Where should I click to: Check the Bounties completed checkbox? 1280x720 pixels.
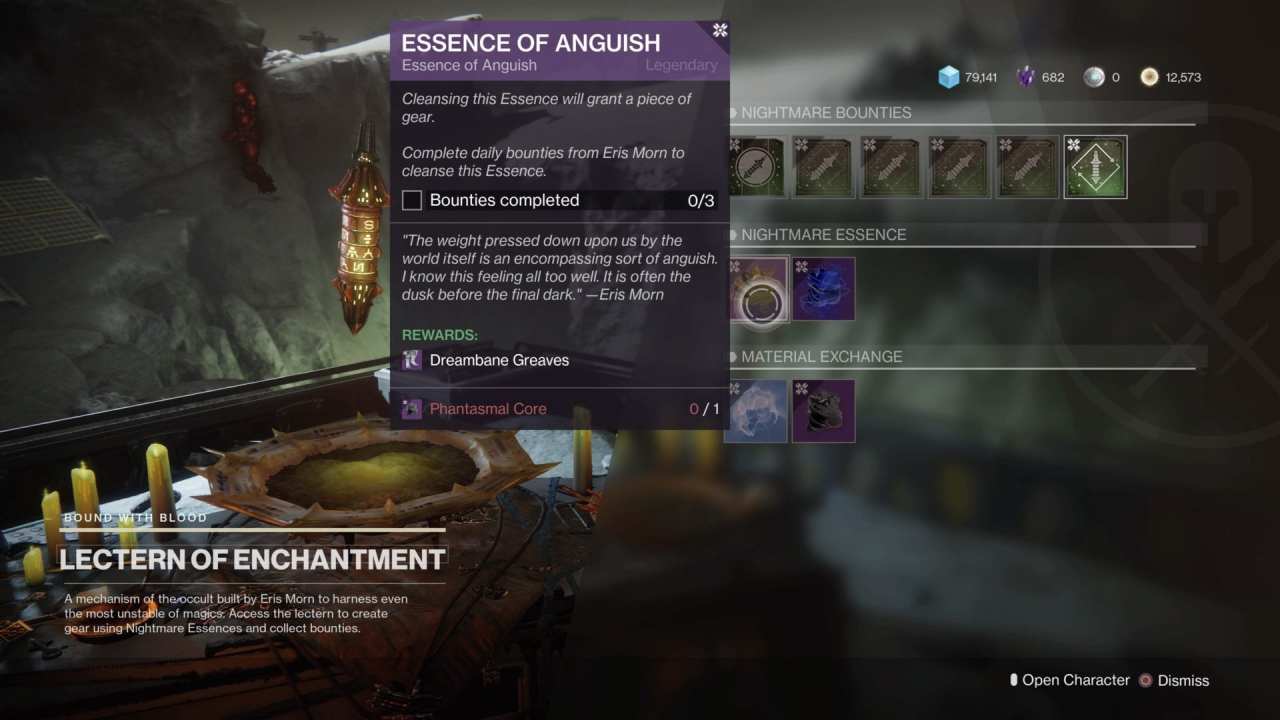click(x=411, y=200)
